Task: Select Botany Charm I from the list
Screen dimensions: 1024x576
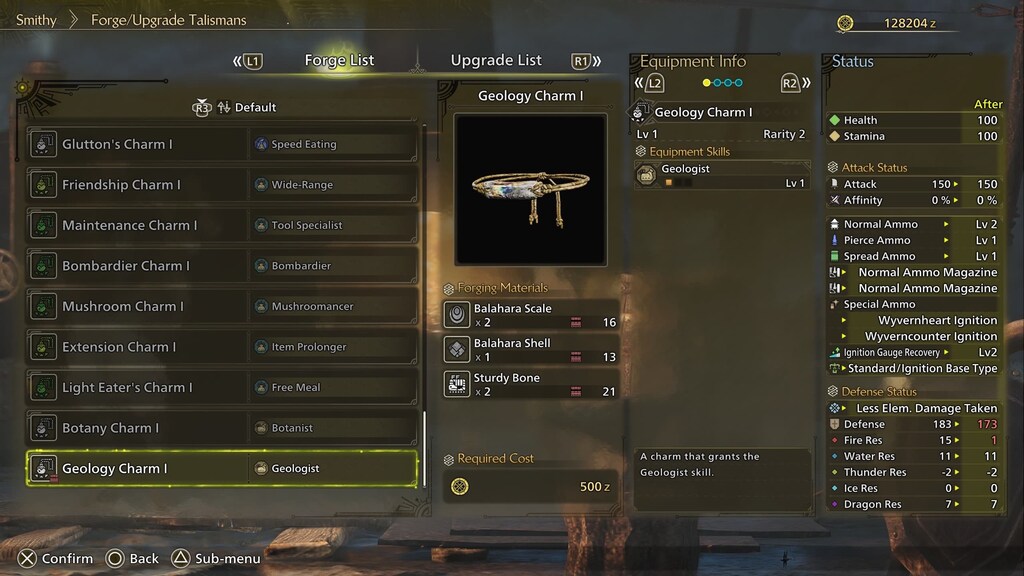Action: pyautogui.click(x=222, y=428)
